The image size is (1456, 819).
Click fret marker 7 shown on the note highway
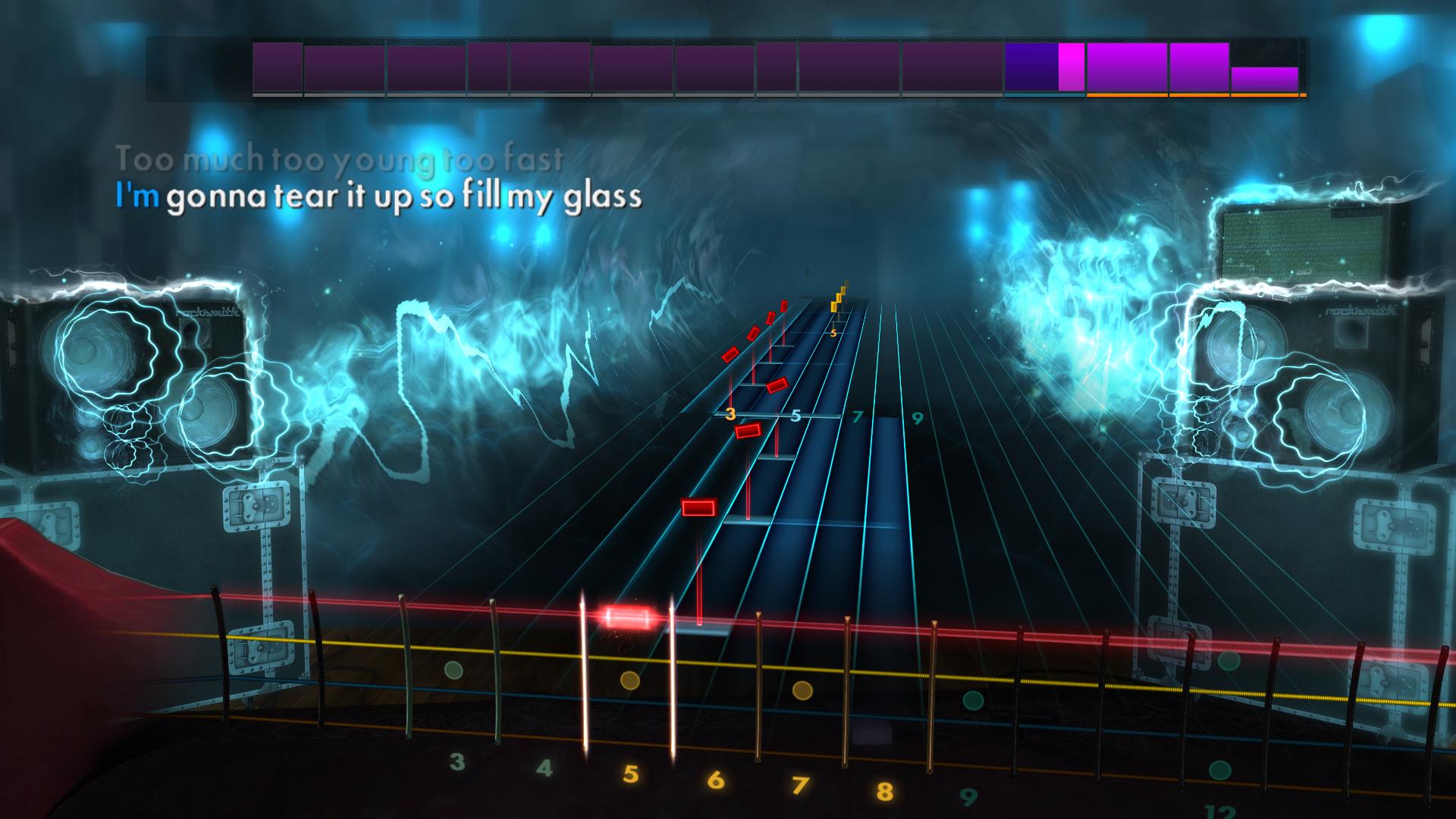857,416
